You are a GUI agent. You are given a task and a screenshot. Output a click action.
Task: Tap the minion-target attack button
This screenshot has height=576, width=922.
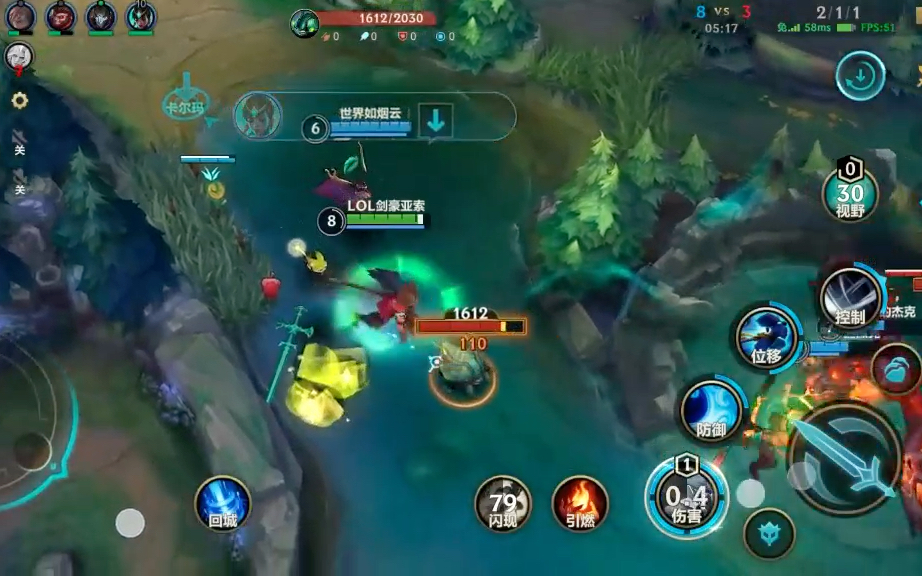click(x=897, y=368)
